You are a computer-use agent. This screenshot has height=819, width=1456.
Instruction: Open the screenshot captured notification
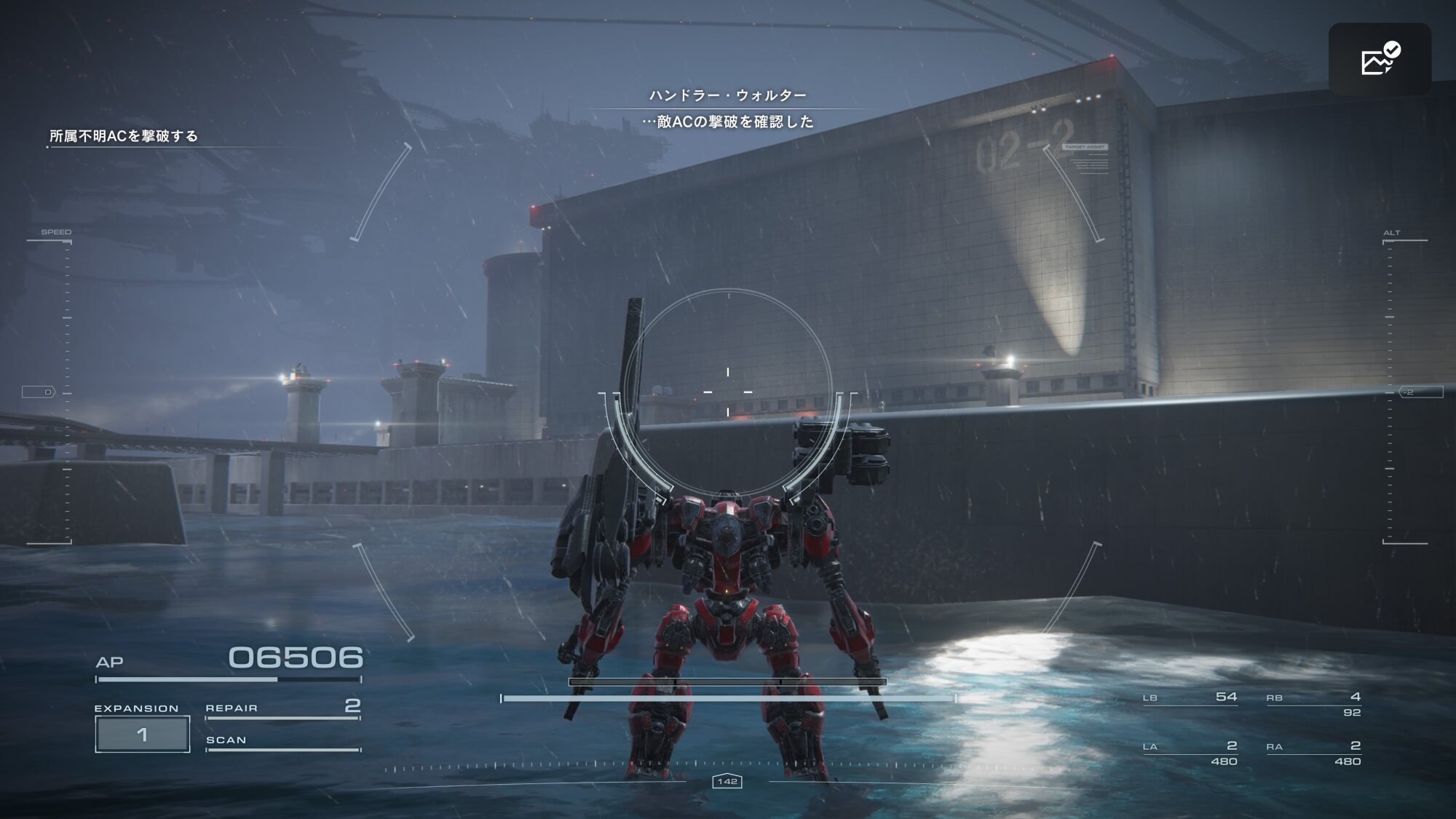(1380, 60)
